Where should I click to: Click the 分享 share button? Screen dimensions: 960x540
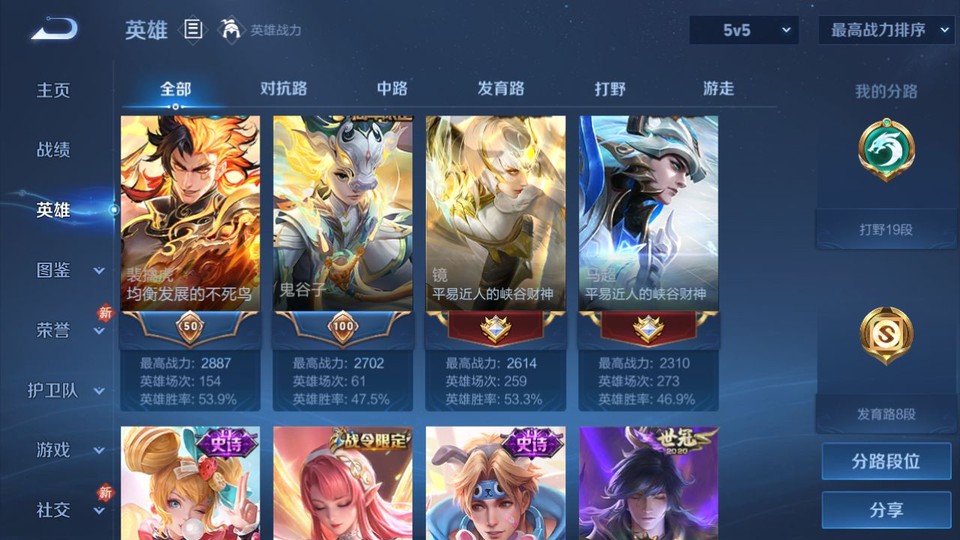click(x=886, y=510)
